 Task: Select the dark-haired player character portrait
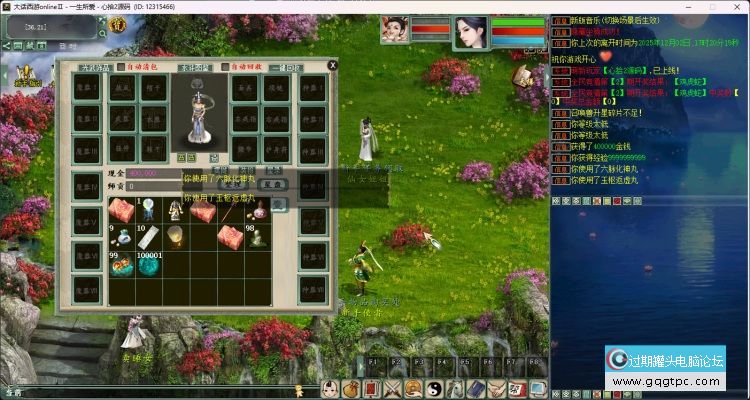click(x=470, y=33)
